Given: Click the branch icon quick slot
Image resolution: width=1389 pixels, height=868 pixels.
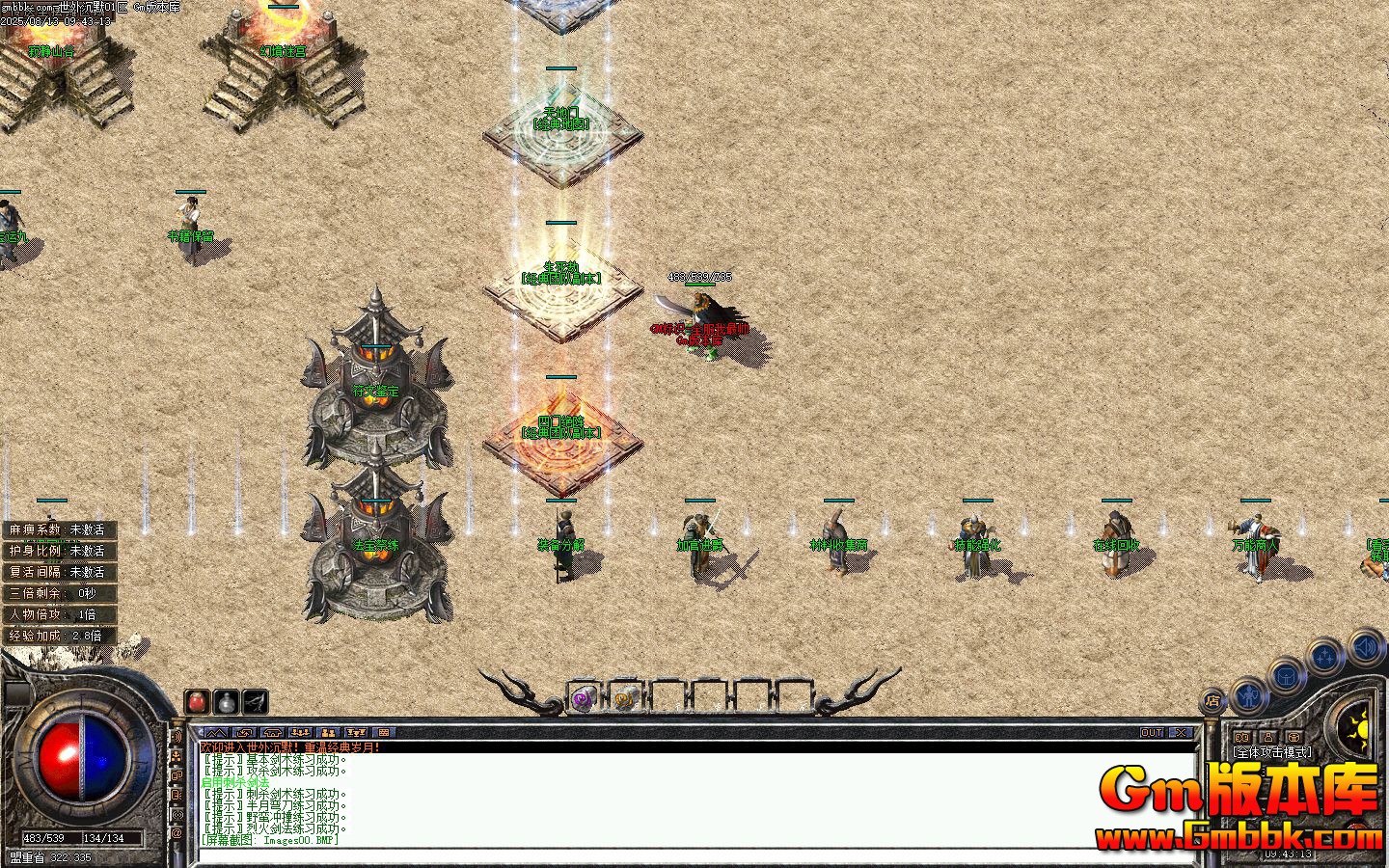Looking at the screenshot, I should point(255,701).
